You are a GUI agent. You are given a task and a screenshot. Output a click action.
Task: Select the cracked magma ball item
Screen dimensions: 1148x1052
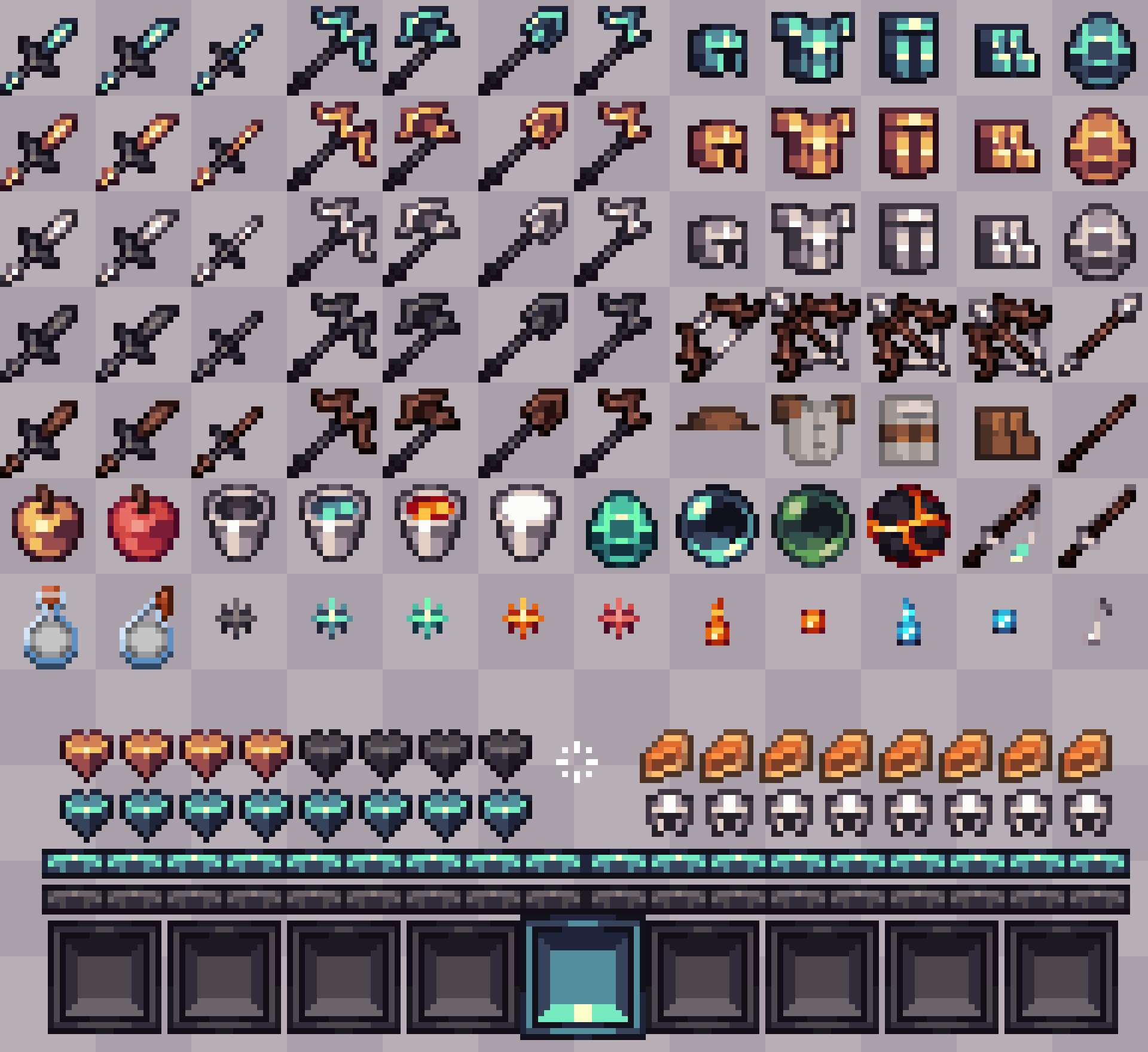click(909, 526)
